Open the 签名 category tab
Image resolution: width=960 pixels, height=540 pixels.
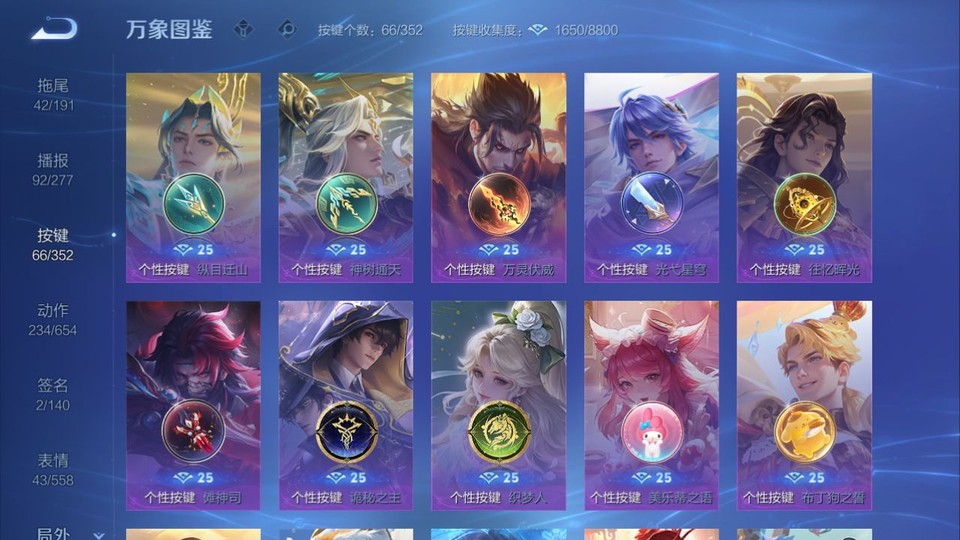pos(54,395)
